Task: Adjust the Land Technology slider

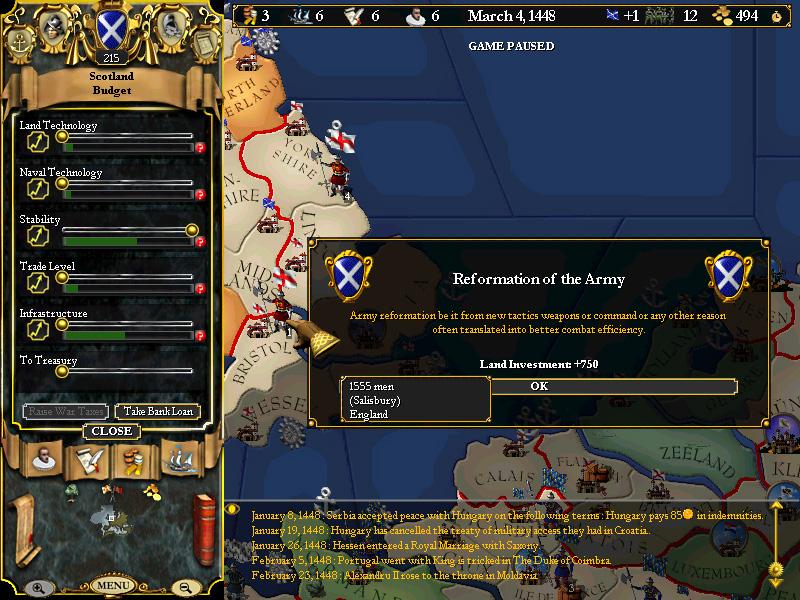Action: (x=62, y=137)
